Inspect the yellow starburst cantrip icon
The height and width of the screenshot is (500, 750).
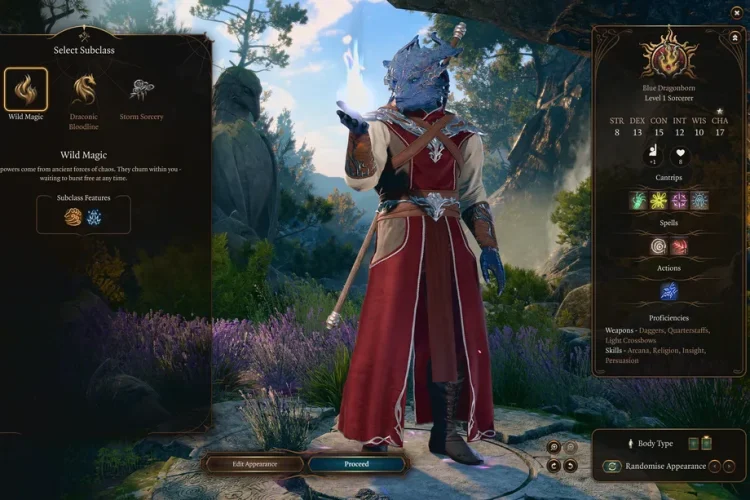(x=659, y=200)
